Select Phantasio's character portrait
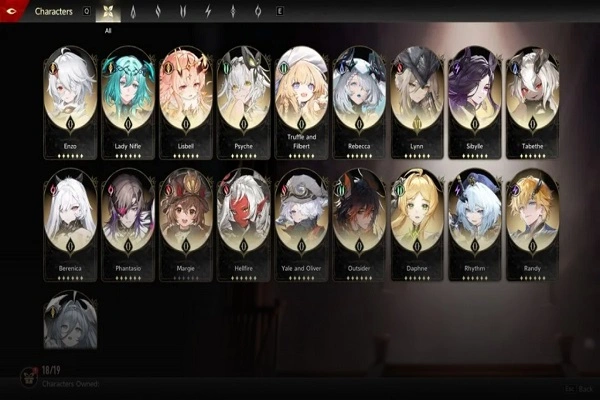Viewport: 600px width, 400px height. point(128,222)
